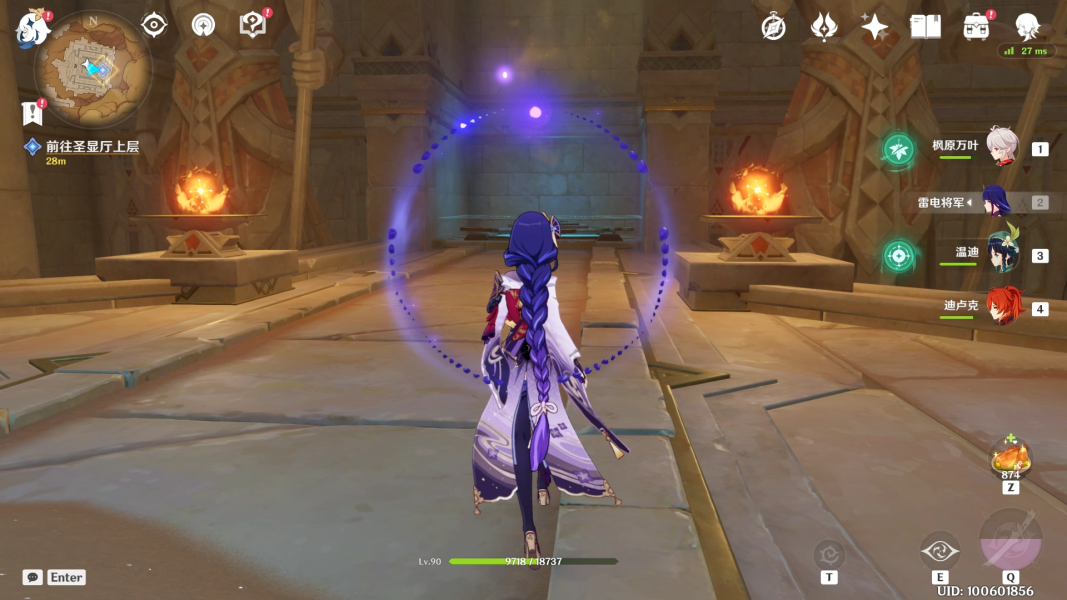This screenshot has width=1067, height=600.
Task: Use the roast chicken food item
Action: 1010,458
